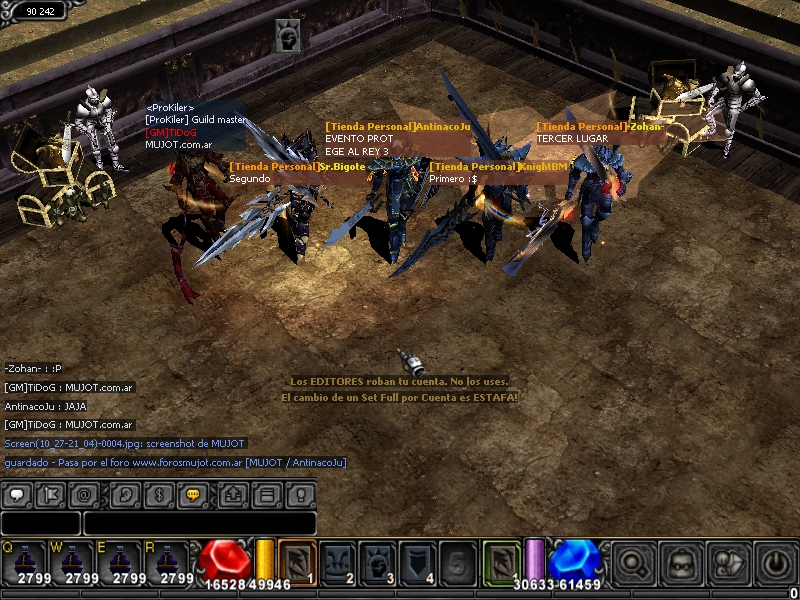800x600 pixels.
Task: Toggle the chat window frame button
Action: click(267, 495)
